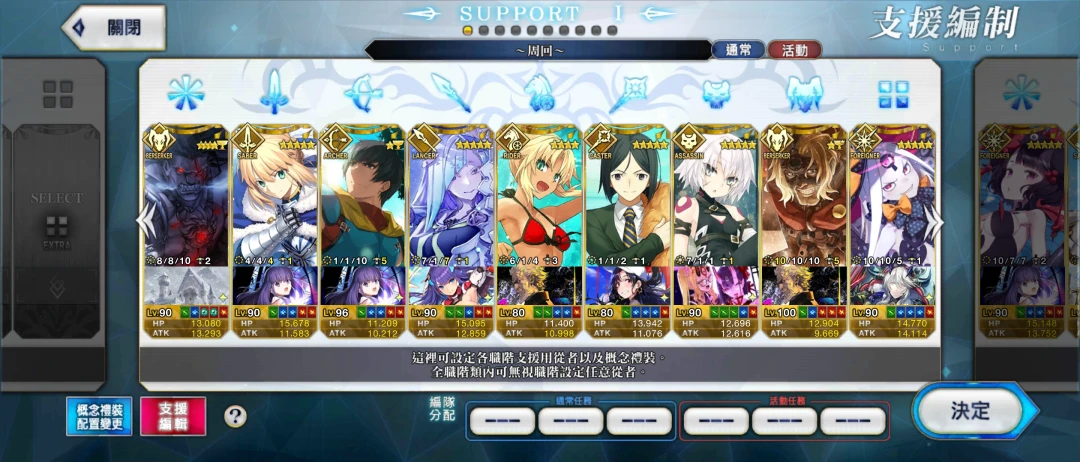Open the question mark help
Viewport: 1080px width, 462px height.
pos(235,416)
